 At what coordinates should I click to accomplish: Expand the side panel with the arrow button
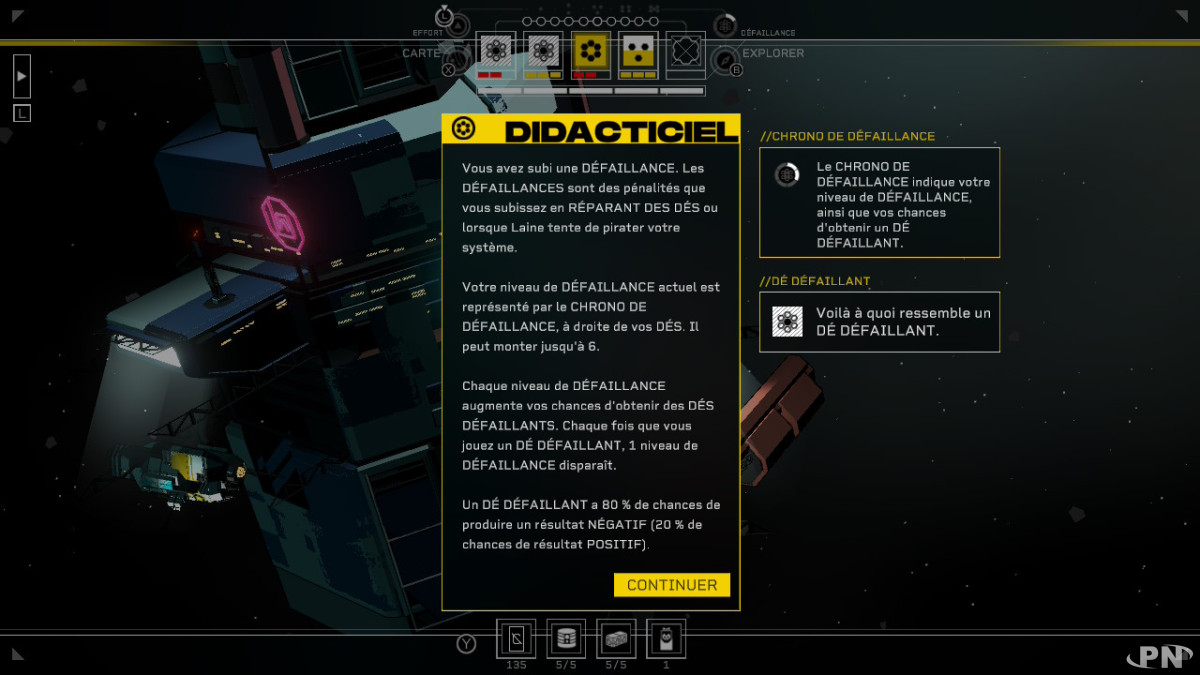(x=22, y=76)
